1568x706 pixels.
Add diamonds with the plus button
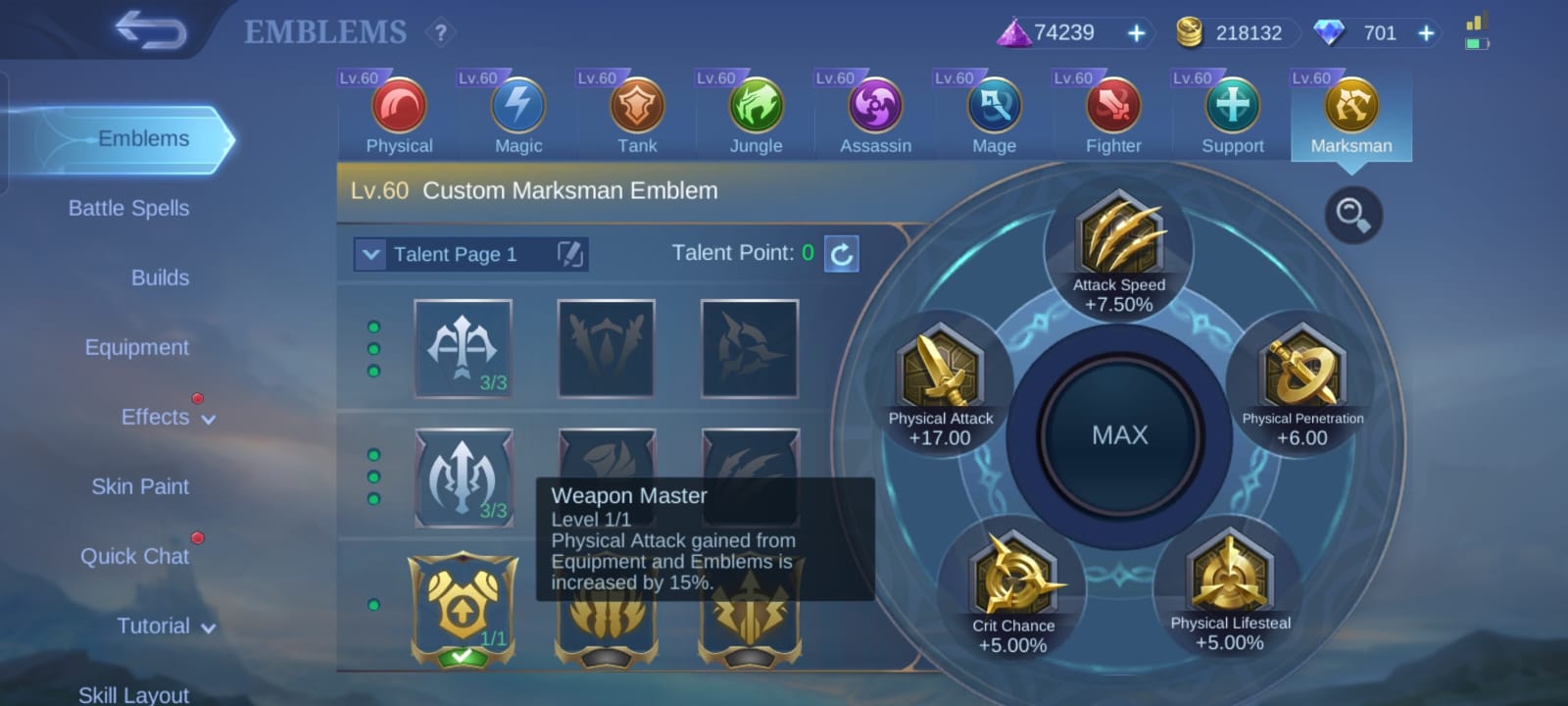click(x=1426, y=32)
